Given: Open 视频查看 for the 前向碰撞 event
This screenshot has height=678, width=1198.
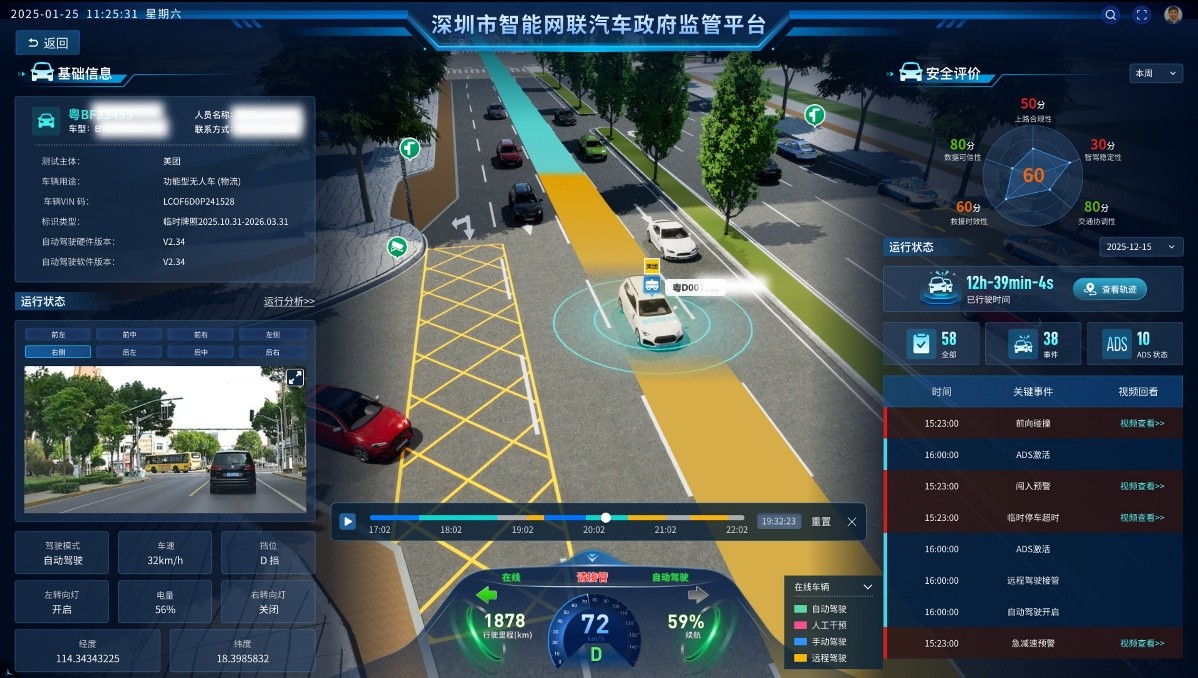Looking at the screenshot, I should pyautogui.click(x=1141, y=423).
